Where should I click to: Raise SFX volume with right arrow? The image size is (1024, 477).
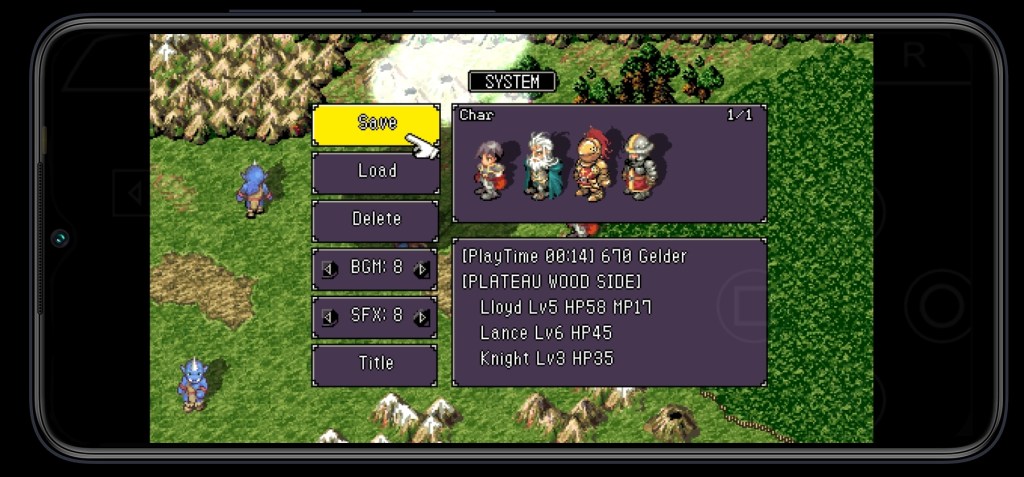422,317
